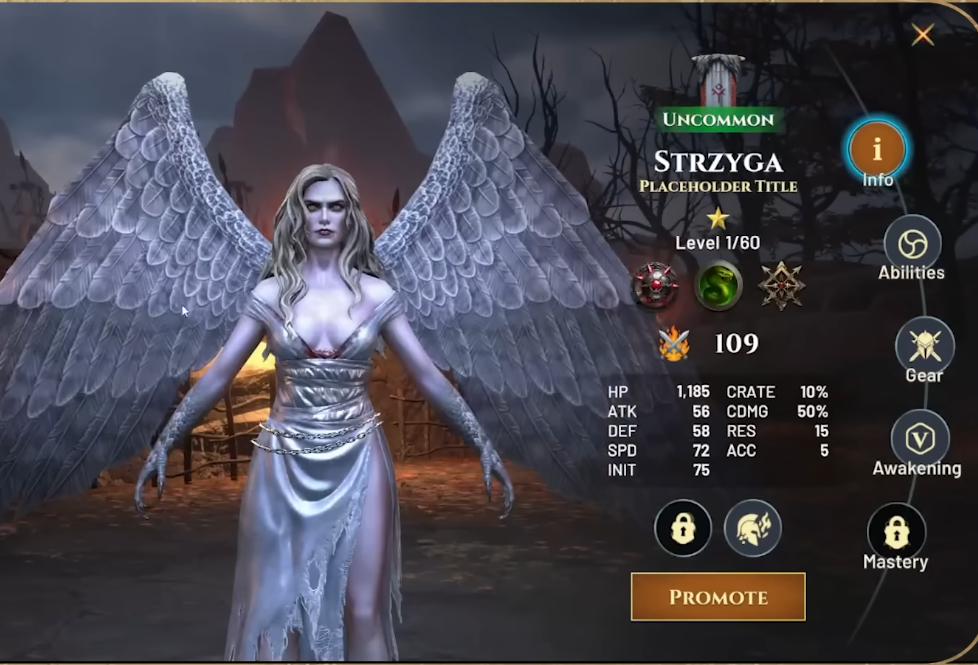The image size is (978, 665).
Task: Open the locked Mastery tab
Action: [x=896, y=532]
